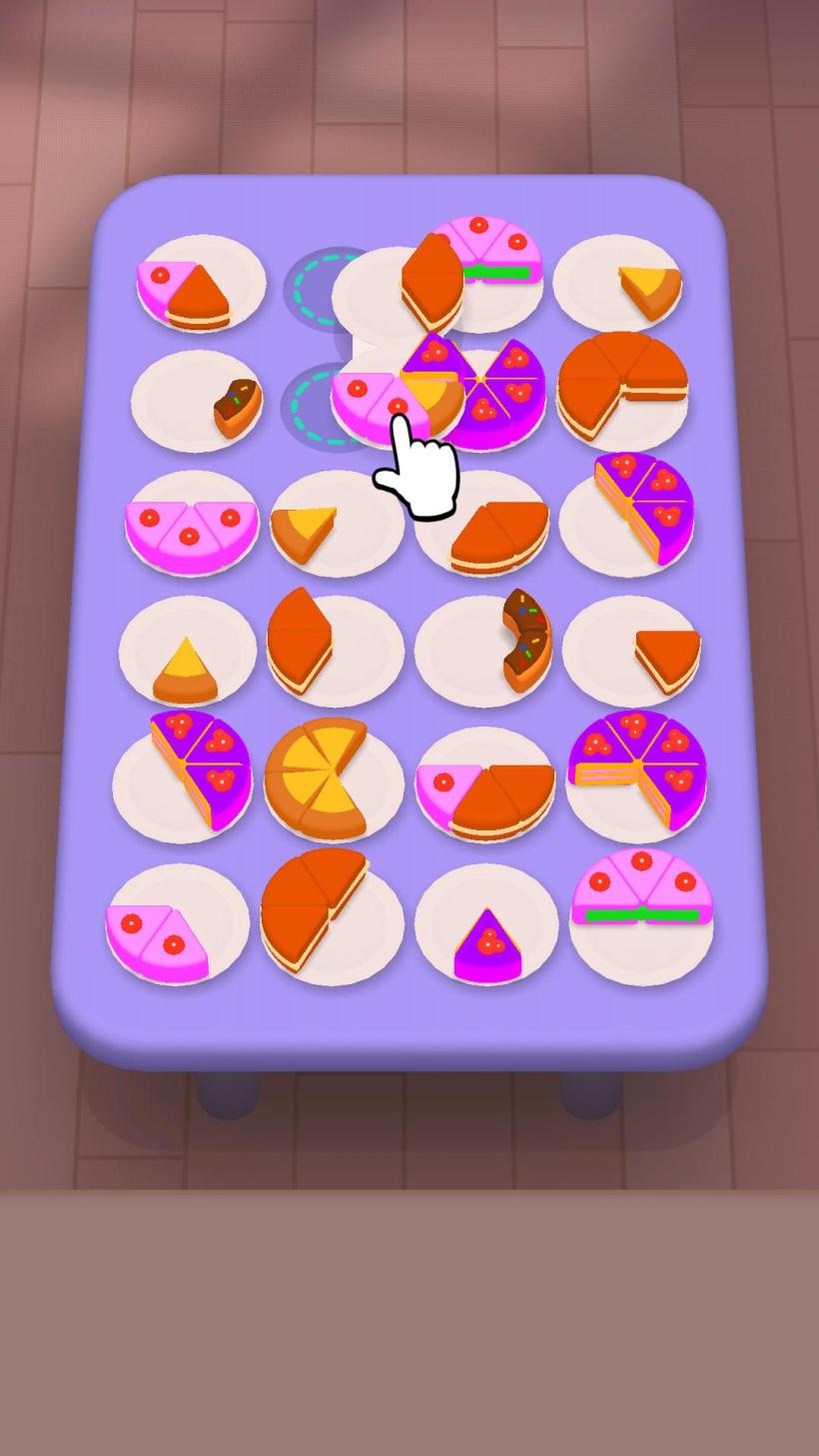This screenshot has height=1456, width=819.
Task: Pick the plate holding only two pink slices
Action: point(177,929)
